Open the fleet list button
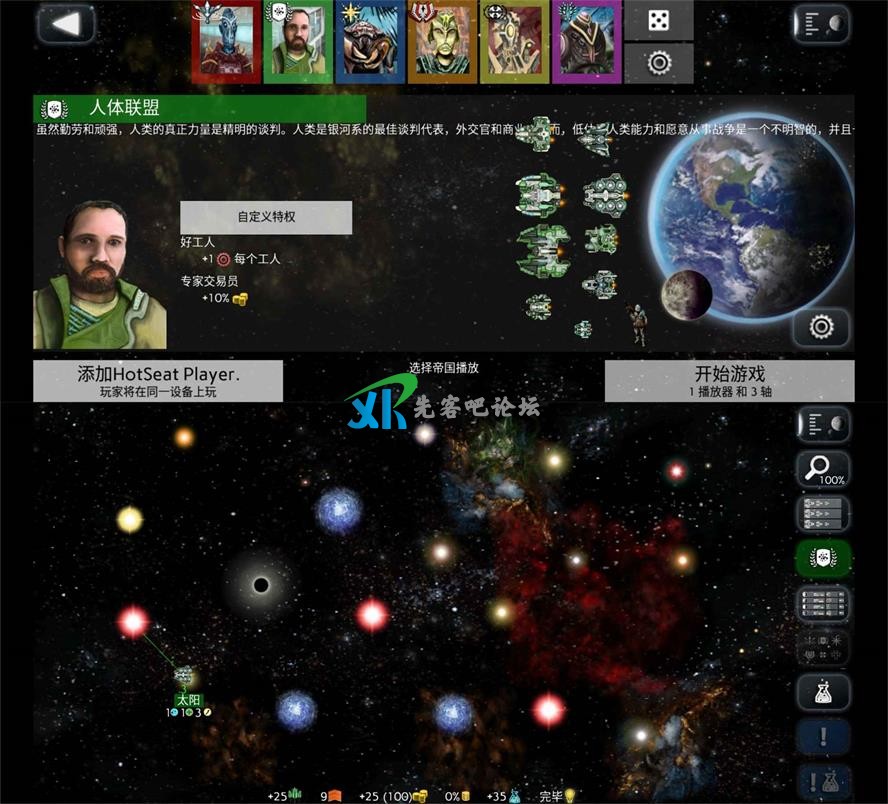This screenshot has width=888, height=804. (823, 514)
